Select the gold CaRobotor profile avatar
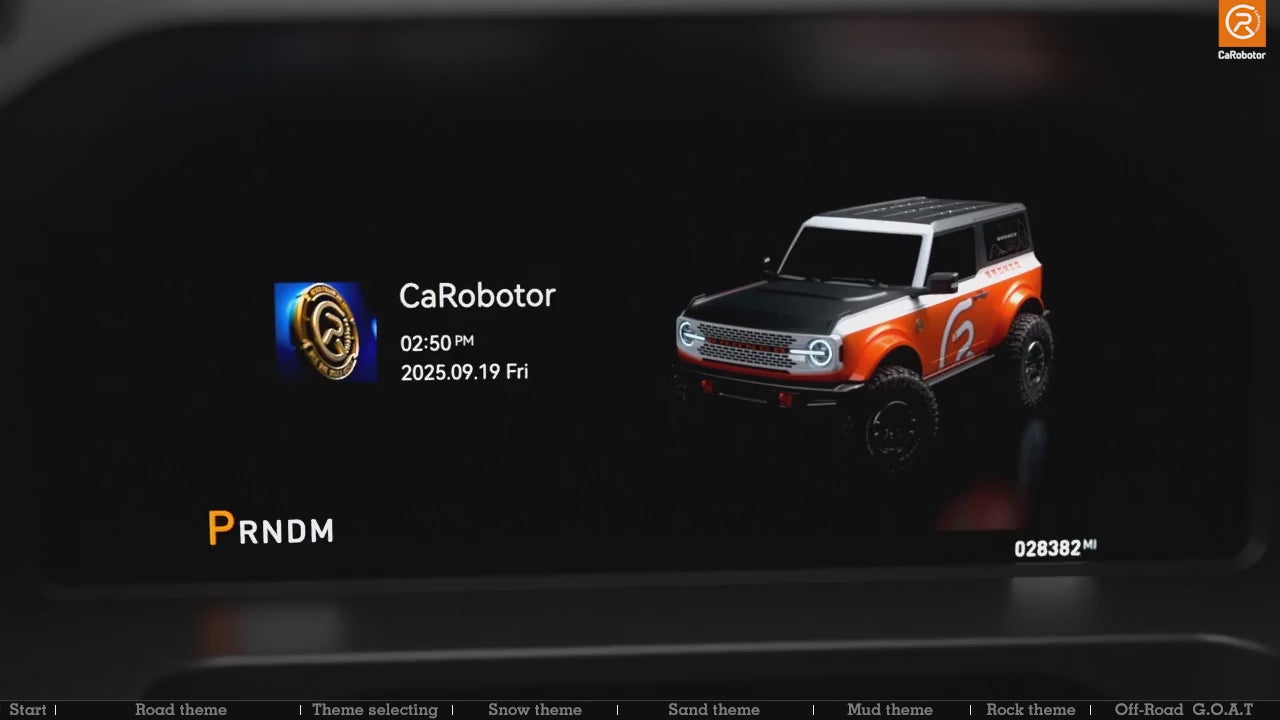 pyautogui.click(x=325, y=331)
